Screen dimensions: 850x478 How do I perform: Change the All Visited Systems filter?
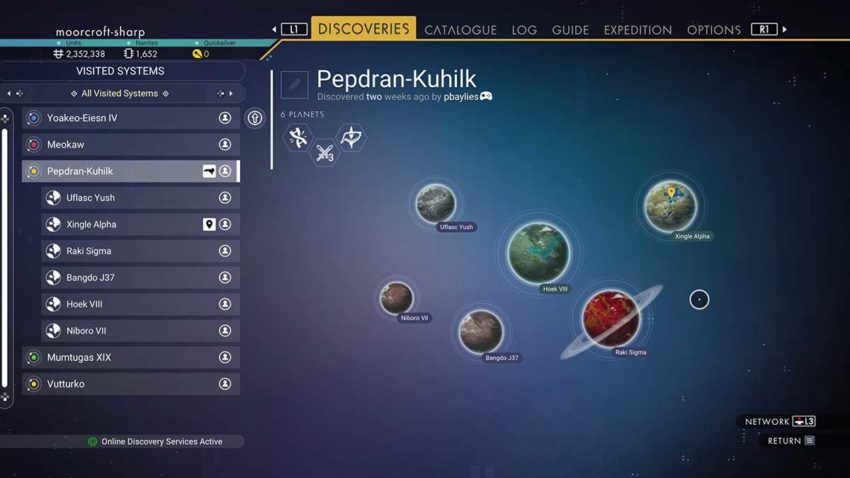120,94
